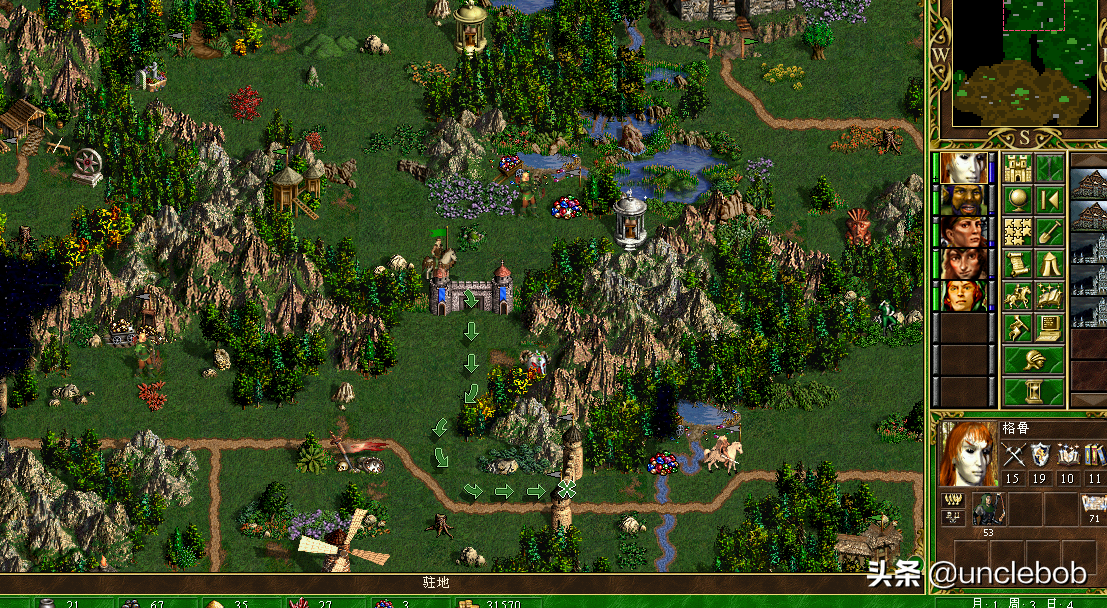The width and height of the screenshot is (1107, 608).
Task: Select the white-faced hero in hero list
Action: click(x=964, y=168)
